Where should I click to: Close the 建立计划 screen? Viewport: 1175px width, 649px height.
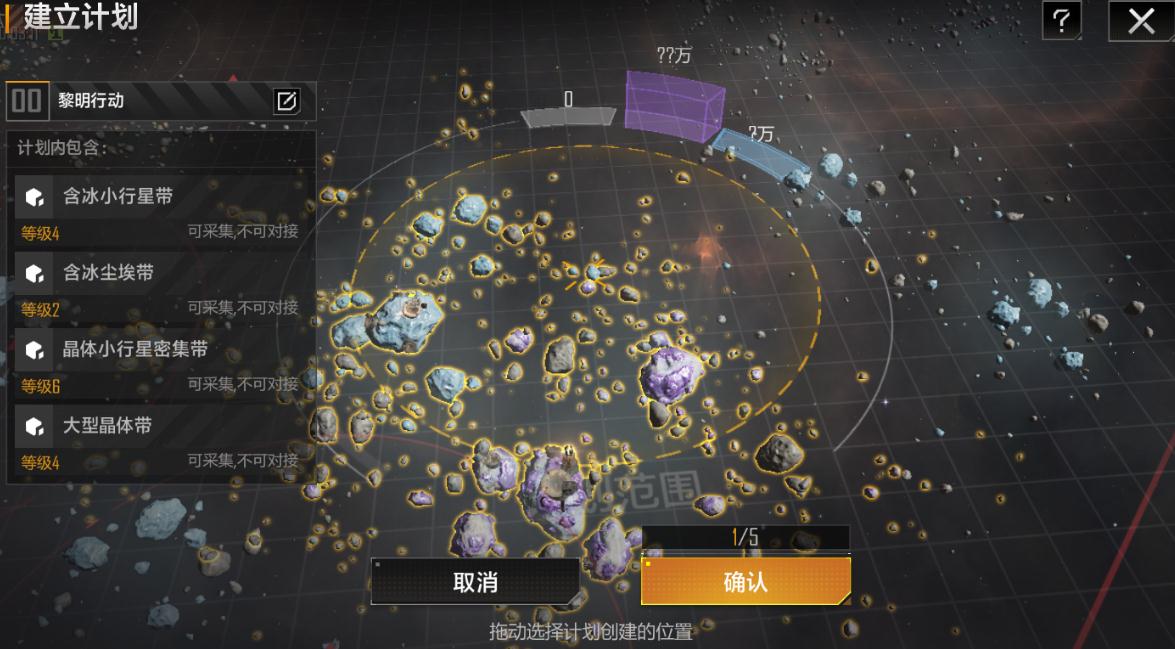1141,20
